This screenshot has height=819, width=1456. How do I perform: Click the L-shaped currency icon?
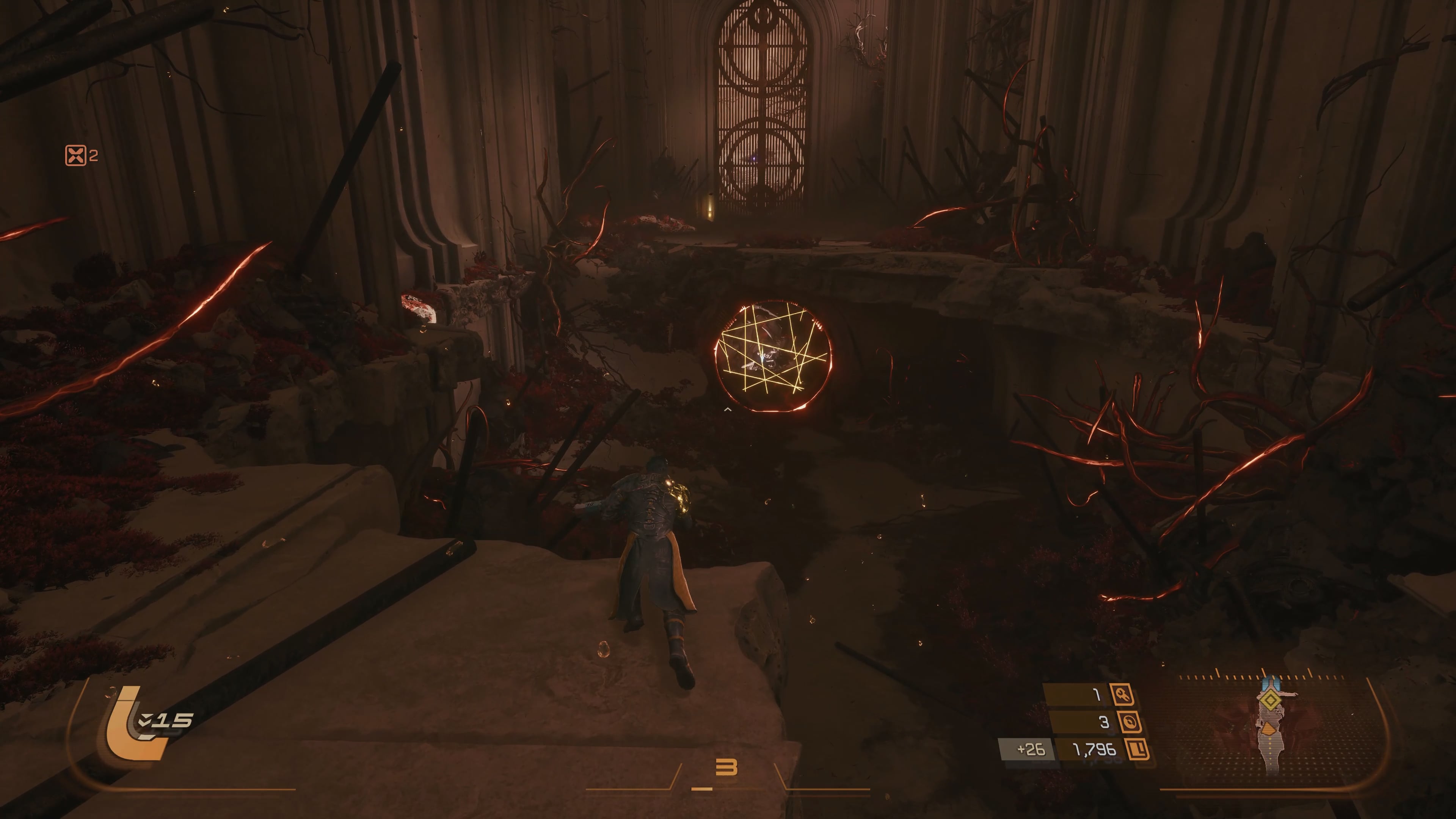tap(1137, 750)
